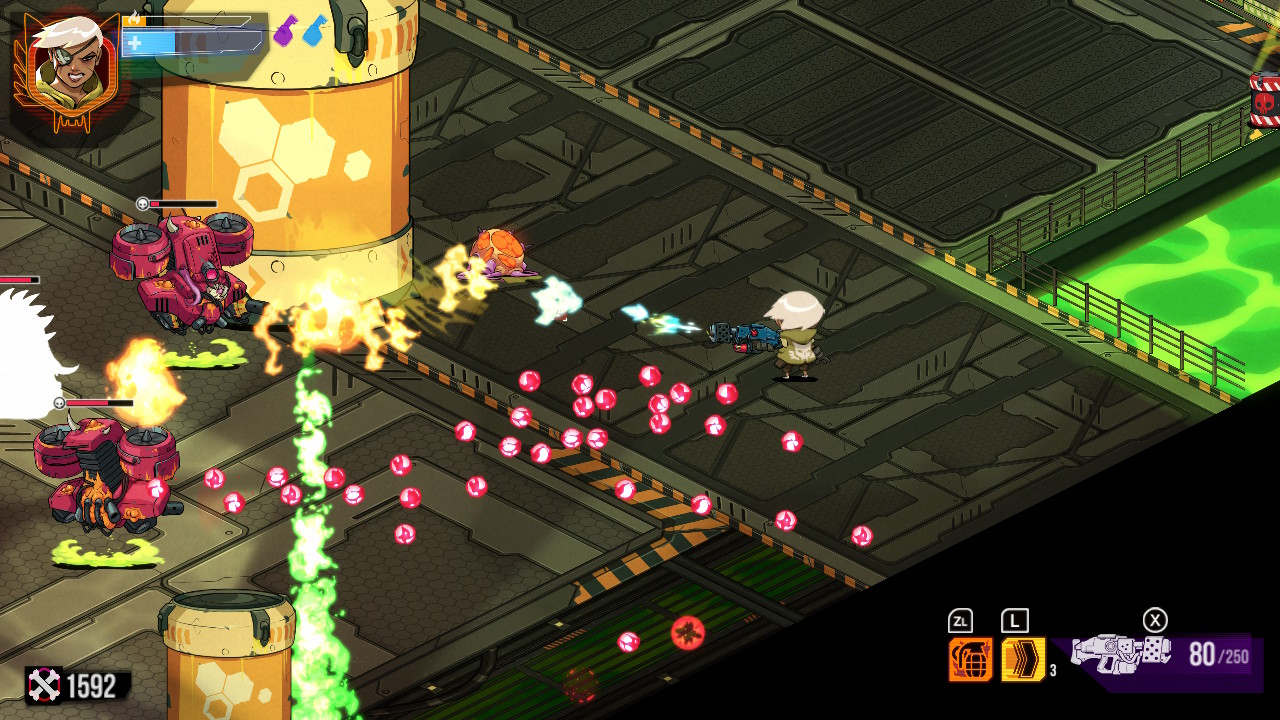
Task: Trigger the yellow chevron dash skill
Action: point(1023,659)
